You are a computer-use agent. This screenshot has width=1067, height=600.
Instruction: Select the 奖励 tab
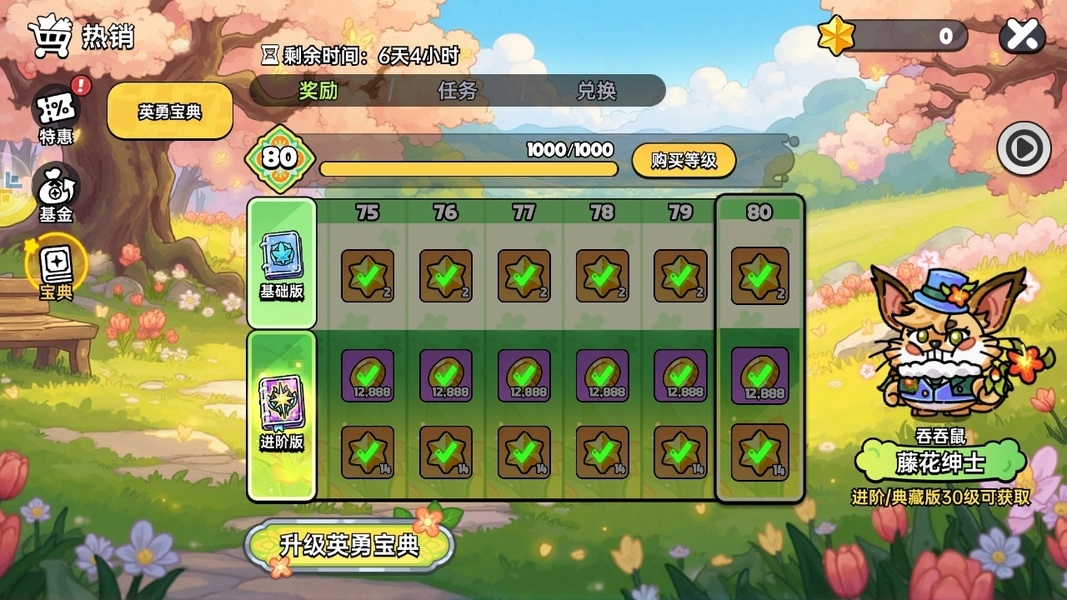[x=318, y=91]
